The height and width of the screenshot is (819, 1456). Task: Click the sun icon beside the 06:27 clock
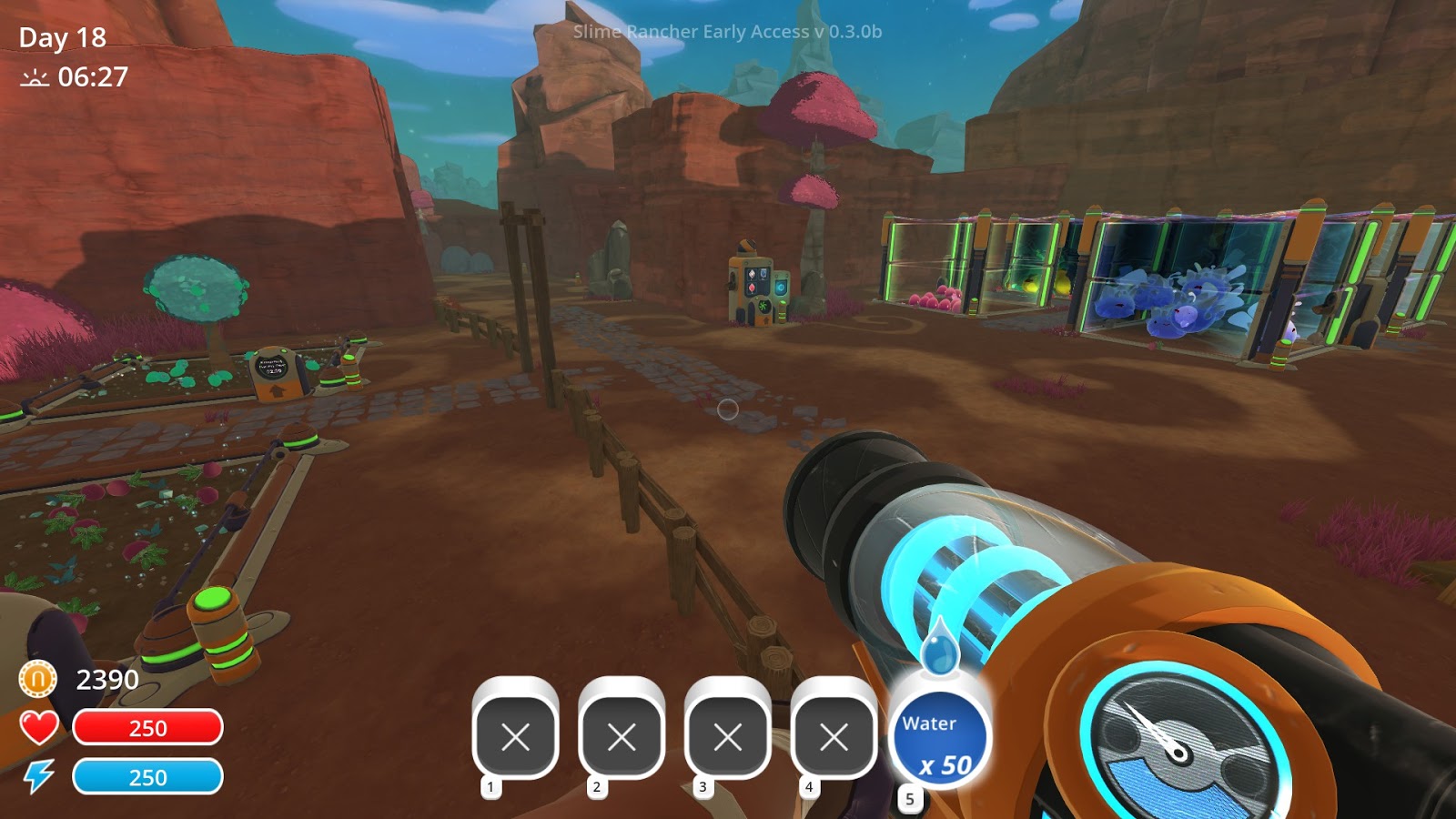(x=35, y=78)
